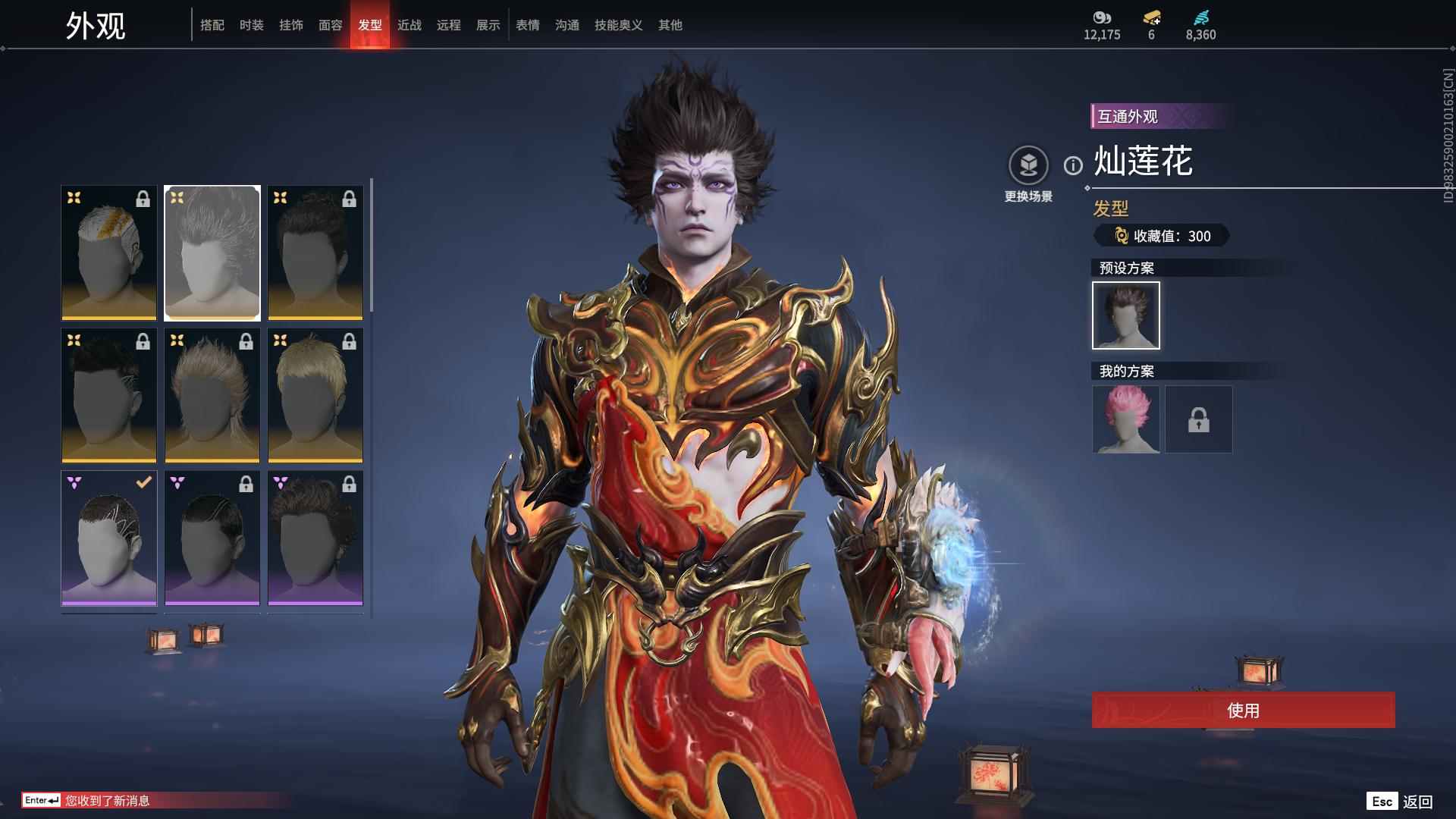The image size is (1456, 819).
Task: Open the new message notification bar
Action: click(106, 800)
